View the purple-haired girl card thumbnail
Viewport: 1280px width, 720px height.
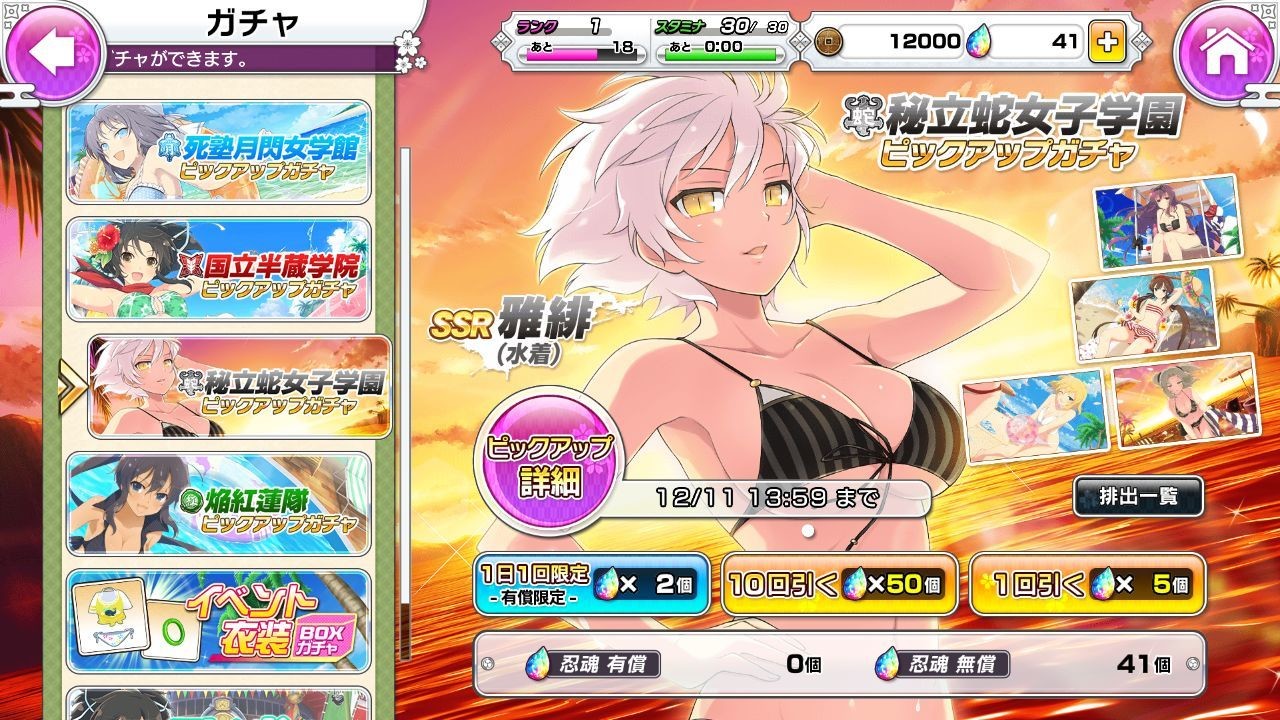coord(1167,222)
